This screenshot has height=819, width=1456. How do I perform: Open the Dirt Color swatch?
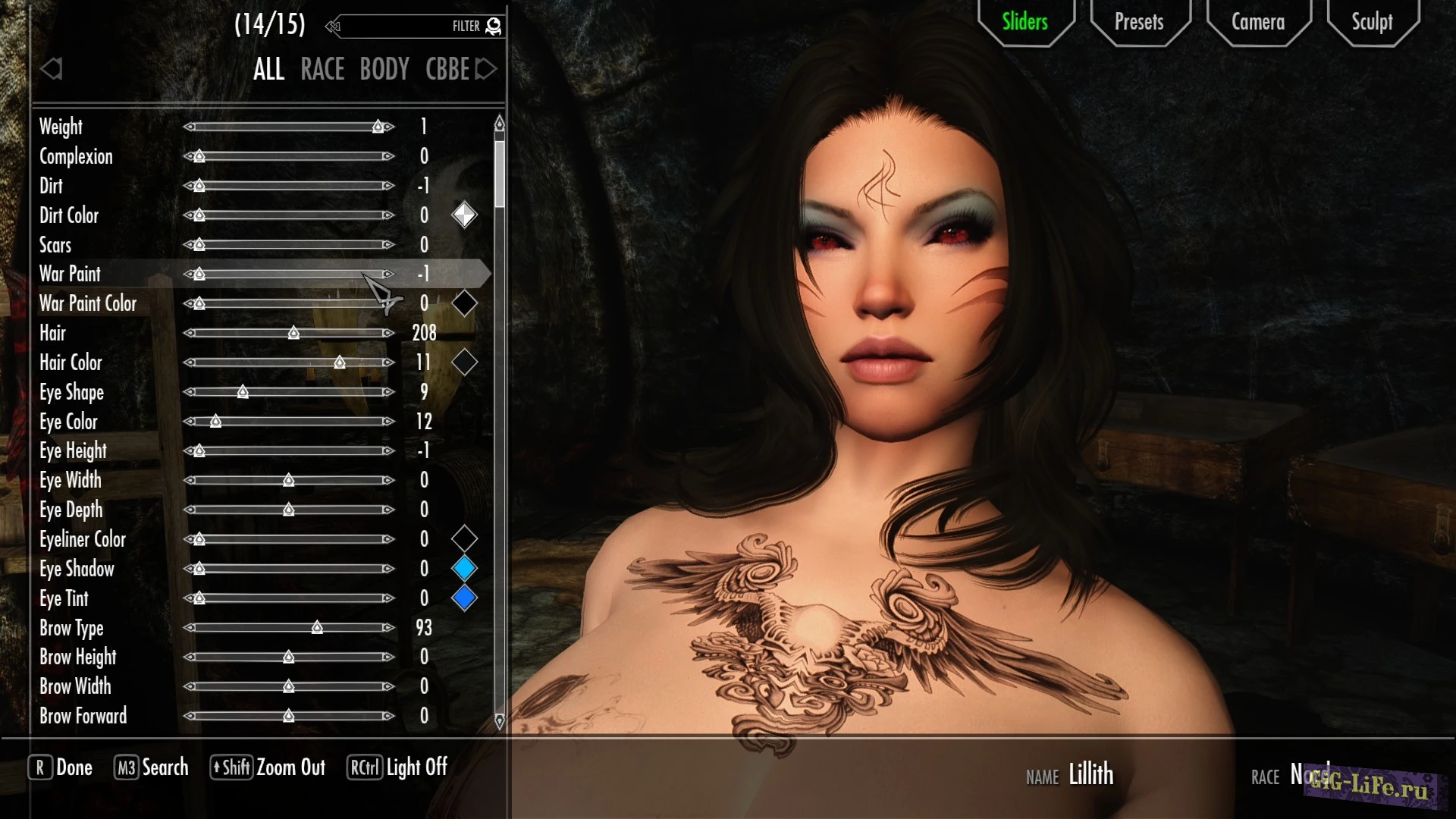tap(464, 215)
